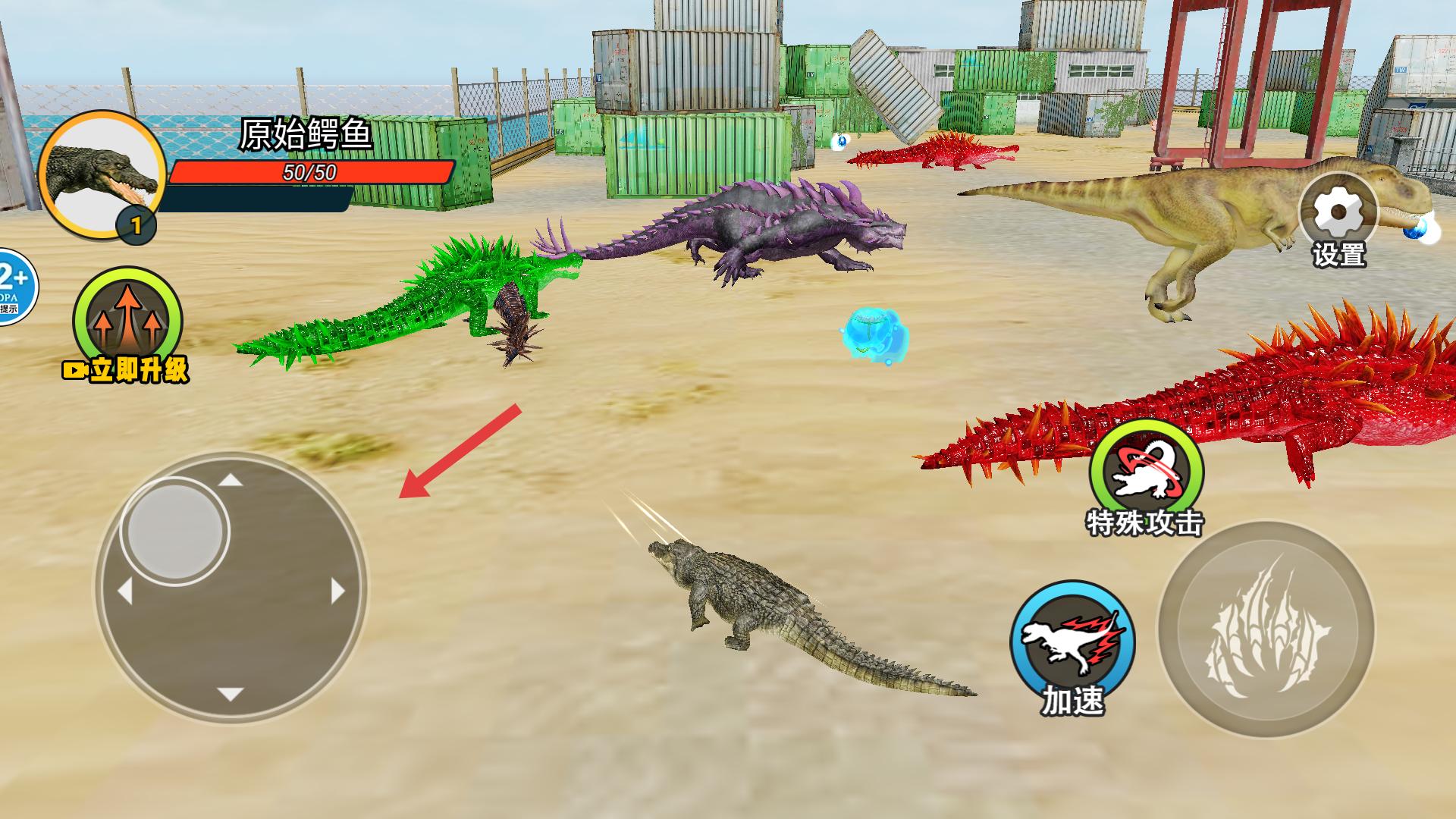1456x819 pixels.
Task: Click the crocodile portrait avatar
Action: tap(102, 174)
